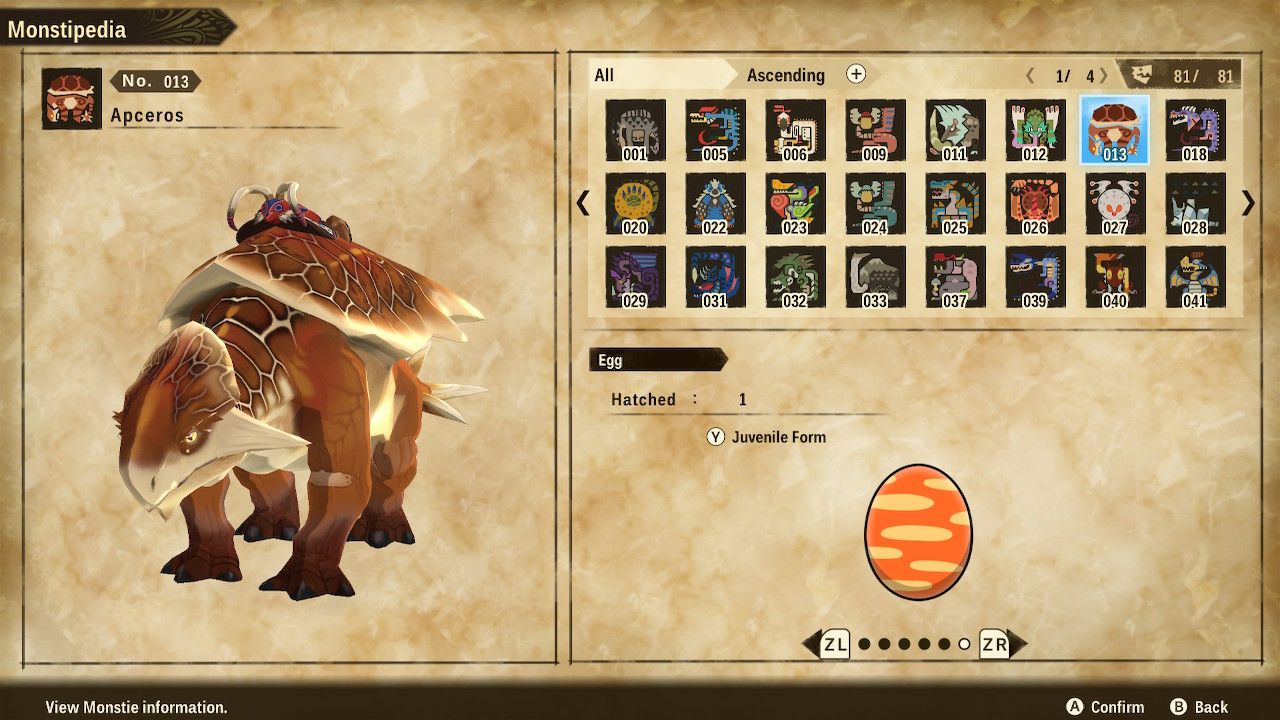The width and height of the screenshot is (1280, 720).
Task: Select the blue dragon entry 018
Action: tap(1197, 130)
